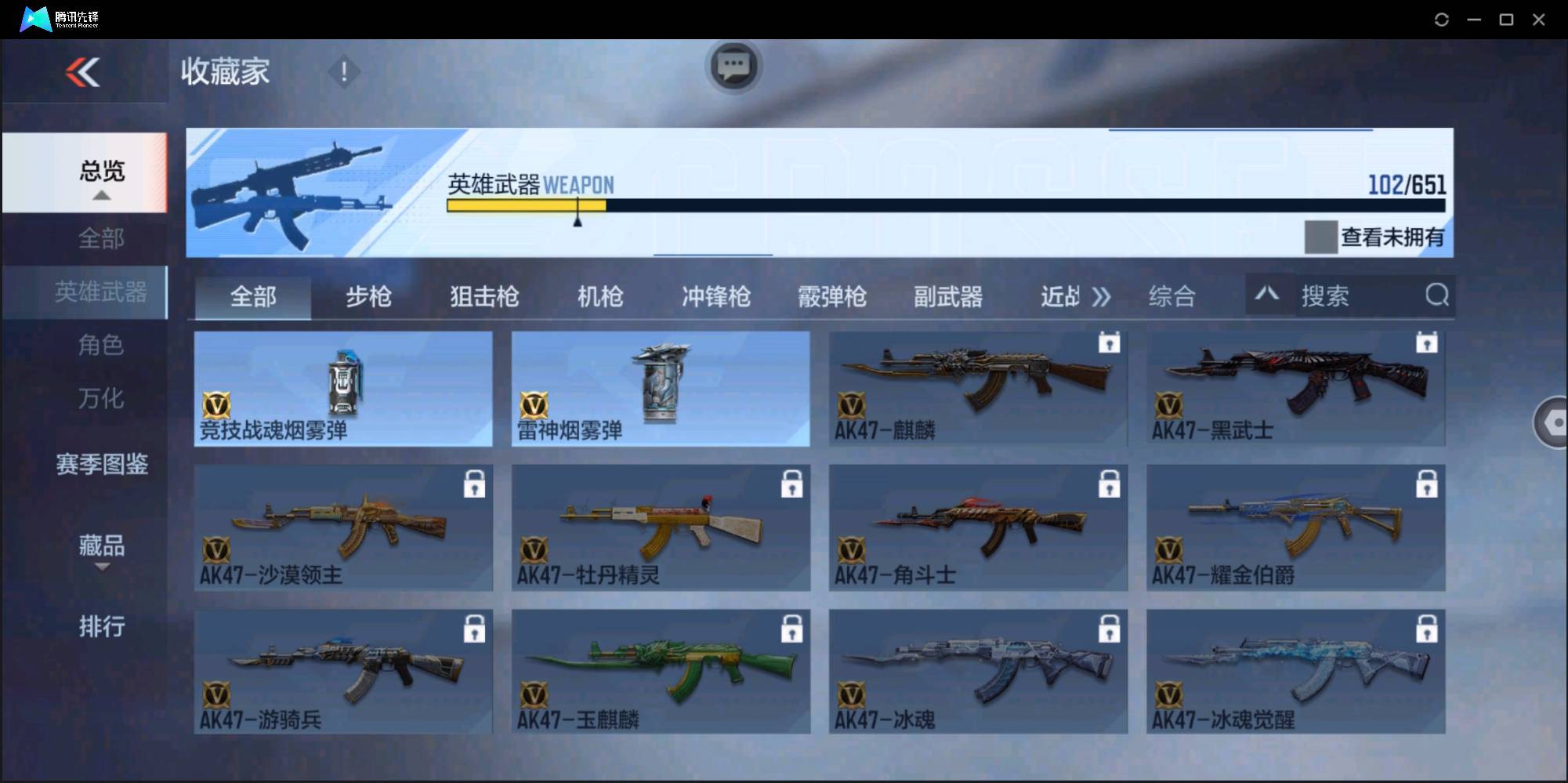Expand more weapon tabs via the double chevron
The width and height of the screenshot is (1568, 783).
tap(1102, 296)
